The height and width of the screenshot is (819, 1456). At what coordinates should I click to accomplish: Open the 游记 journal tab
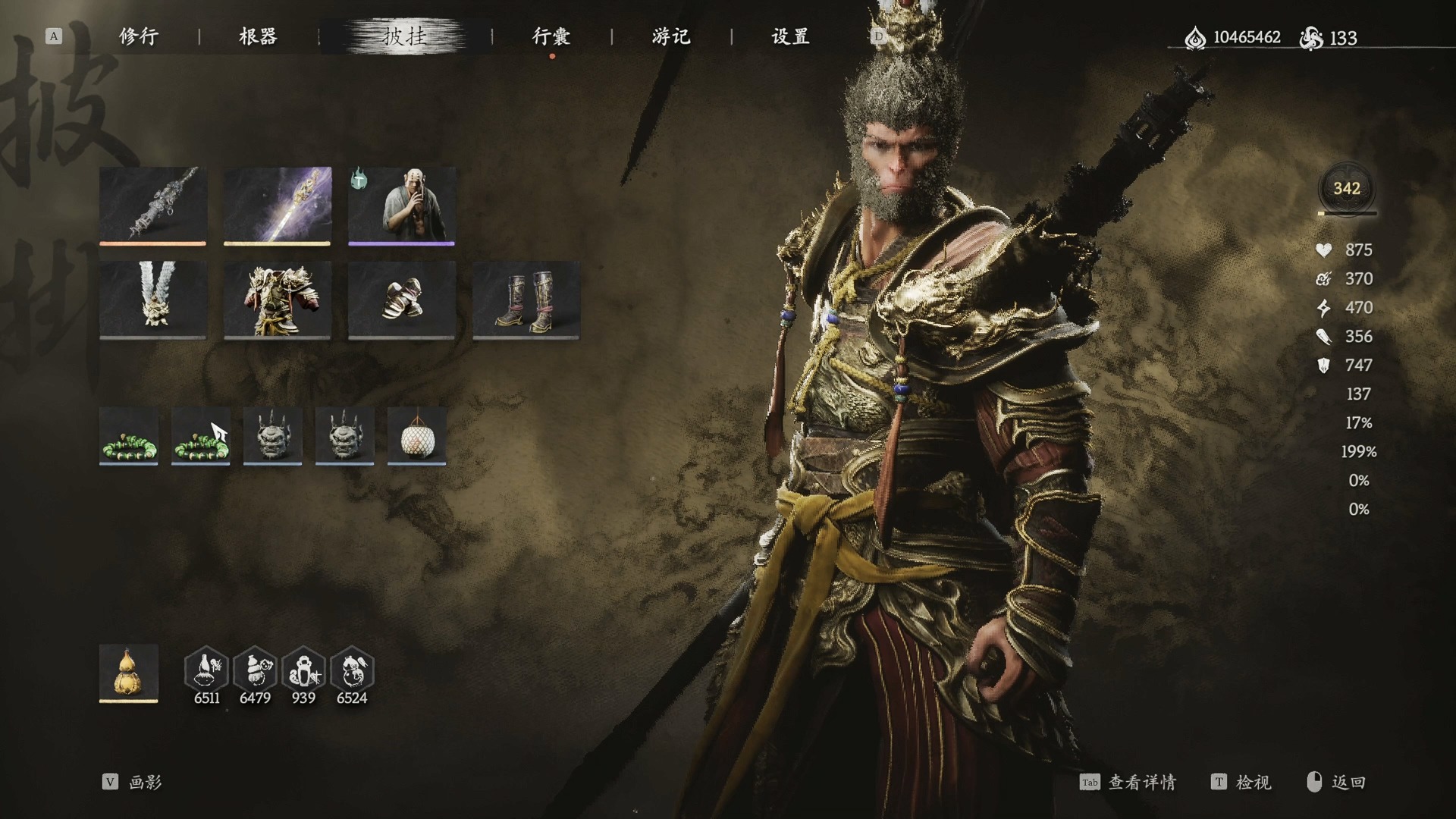click(x=671, y=36)
